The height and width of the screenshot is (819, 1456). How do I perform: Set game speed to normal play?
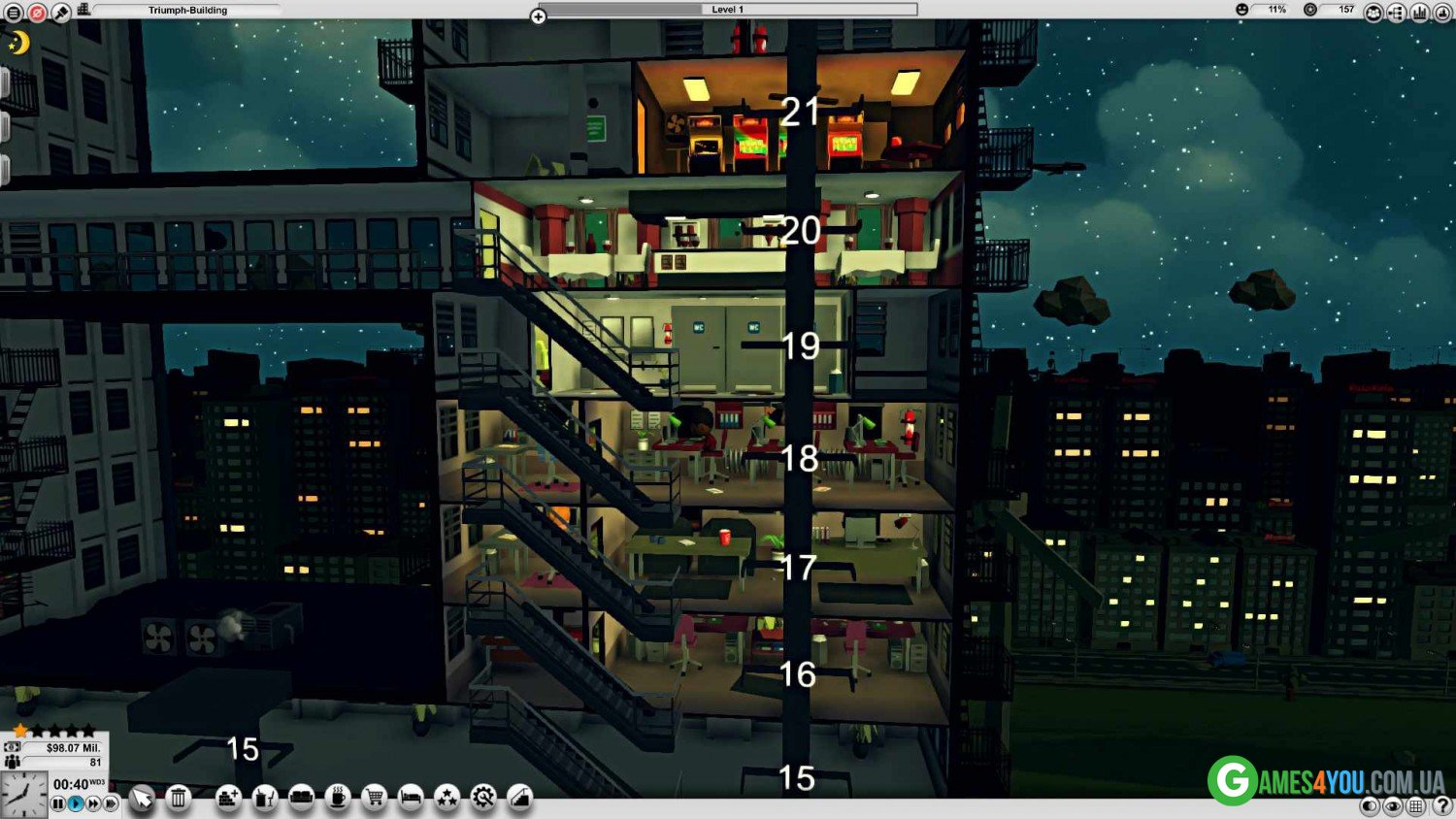(76, 803)
